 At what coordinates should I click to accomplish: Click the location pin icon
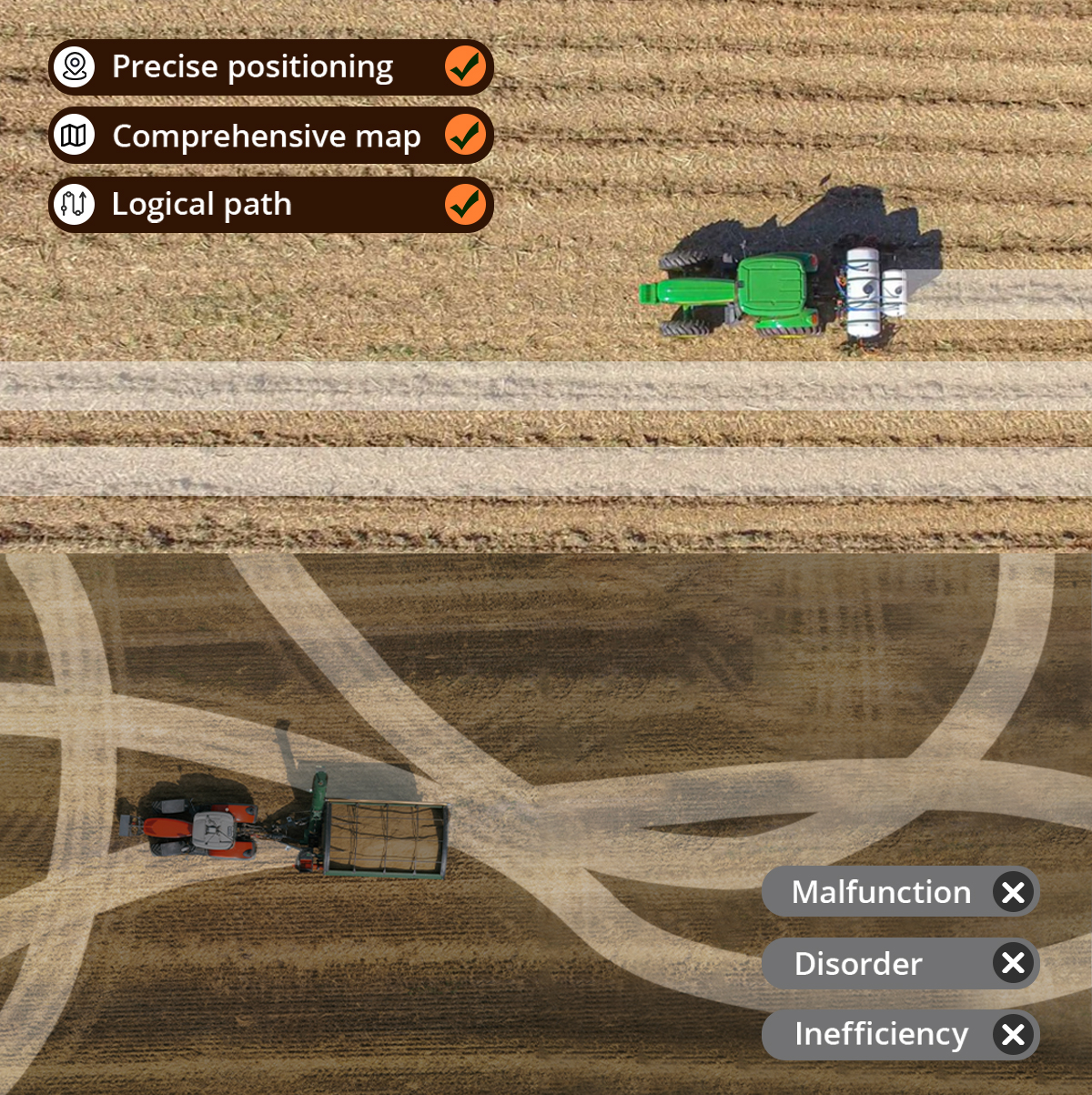[x=75, y=67]
